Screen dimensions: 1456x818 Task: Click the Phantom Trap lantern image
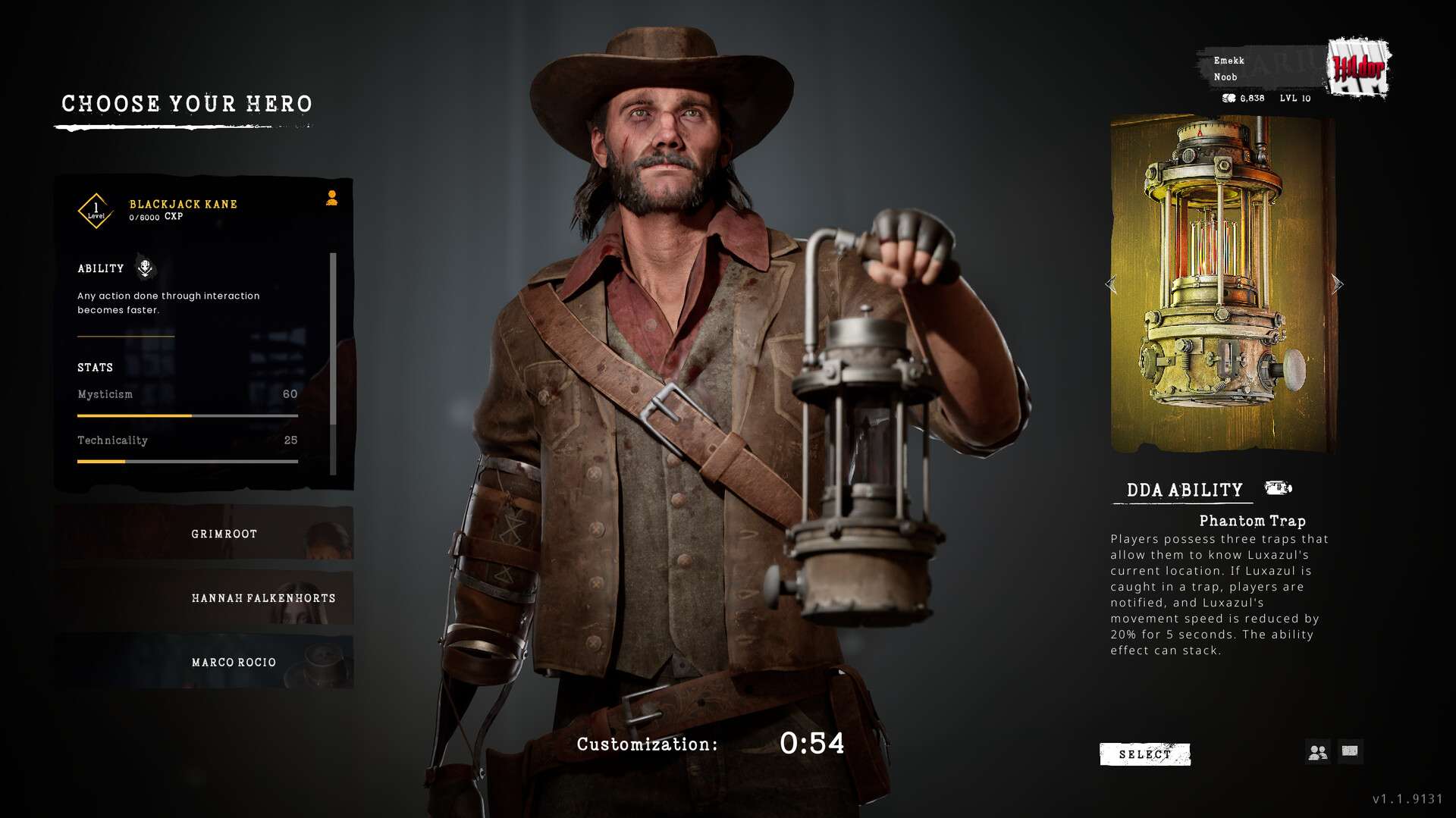pos(1222,284)
